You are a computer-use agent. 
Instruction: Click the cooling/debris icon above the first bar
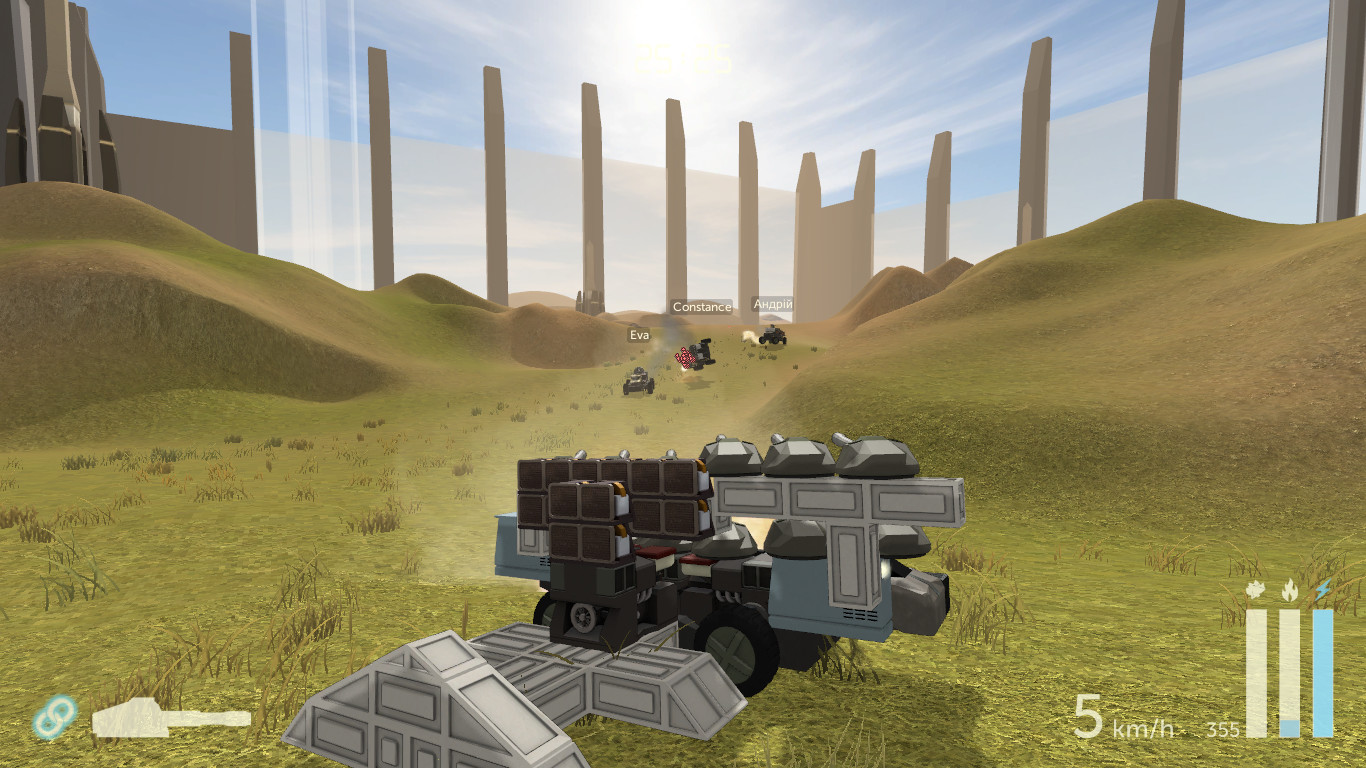1254,590
